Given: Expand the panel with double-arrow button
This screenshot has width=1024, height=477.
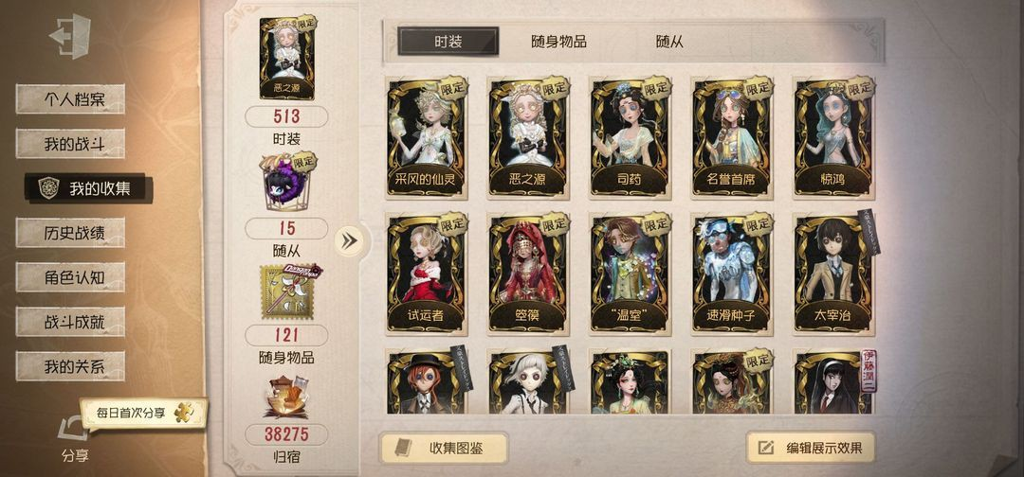Looking at the screenshot, I should coord(349,240).
